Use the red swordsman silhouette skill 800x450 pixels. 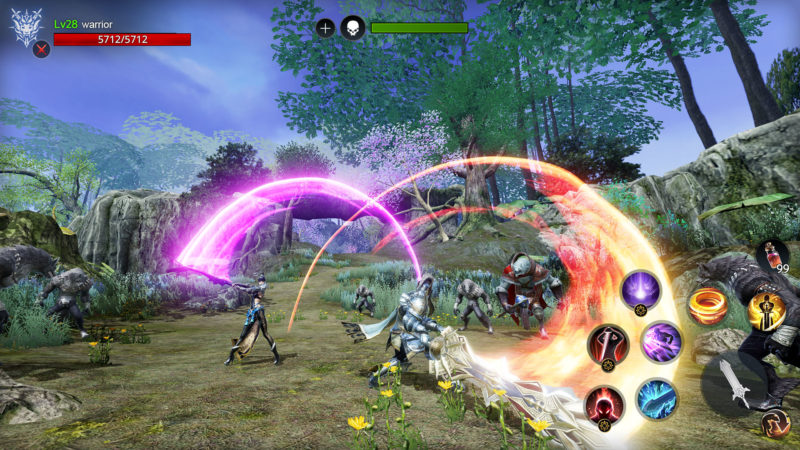[608, 344]
